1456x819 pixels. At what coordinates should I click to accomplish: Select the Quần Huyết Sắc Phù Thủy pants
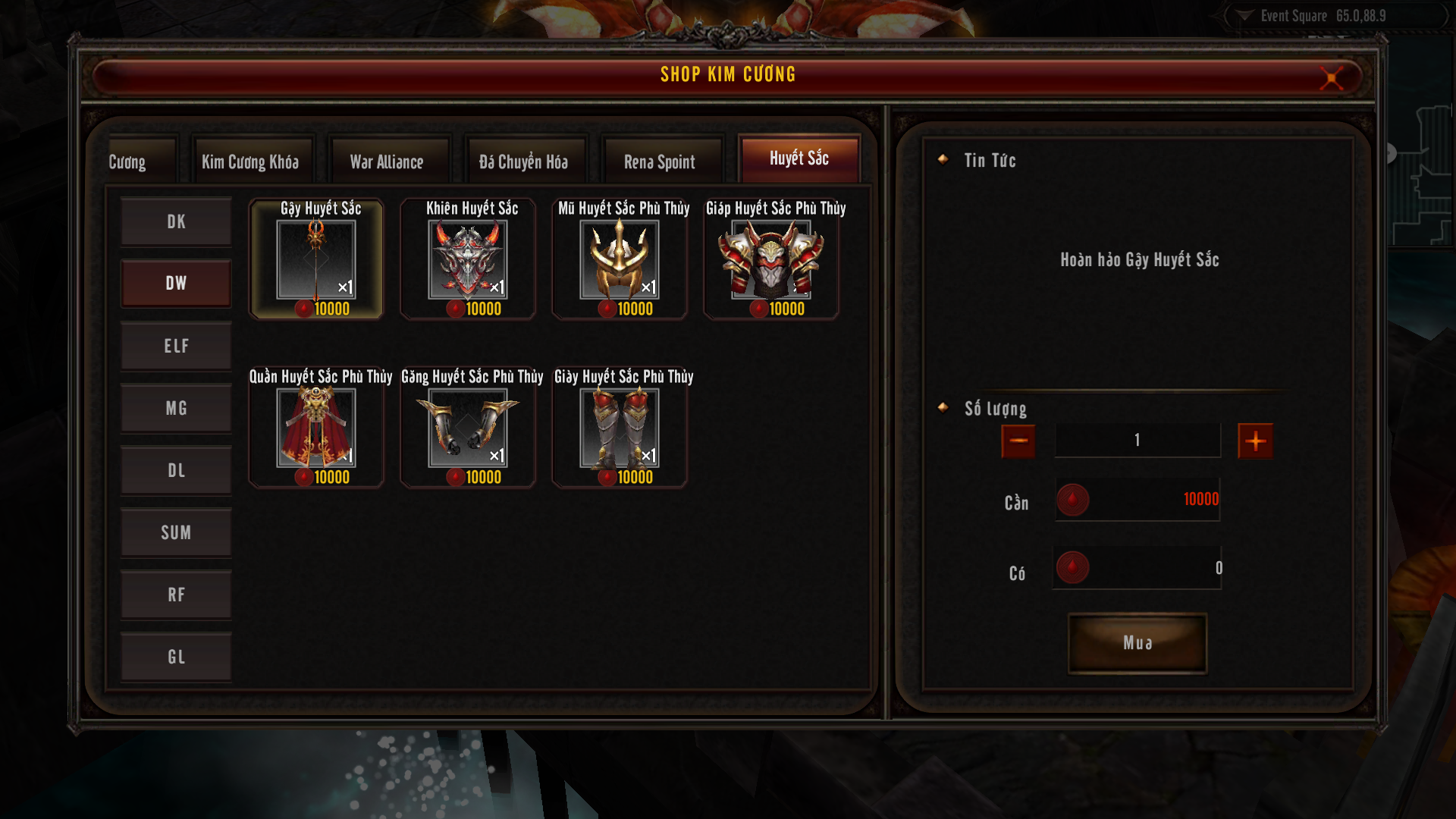316,428
